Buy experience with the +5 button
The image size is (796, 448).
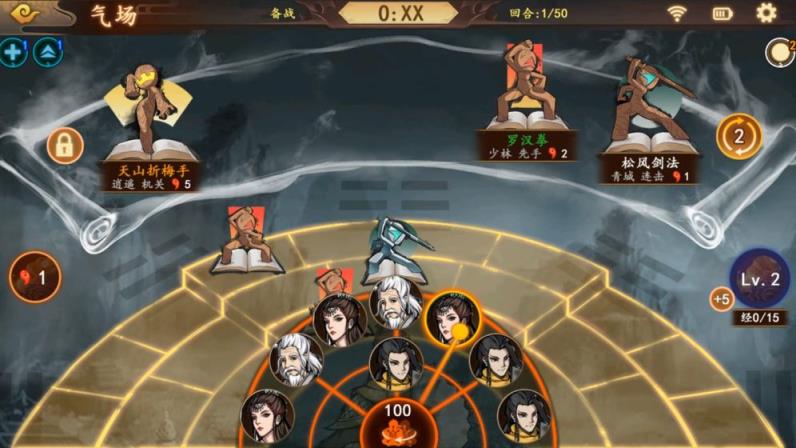(721, 298)
